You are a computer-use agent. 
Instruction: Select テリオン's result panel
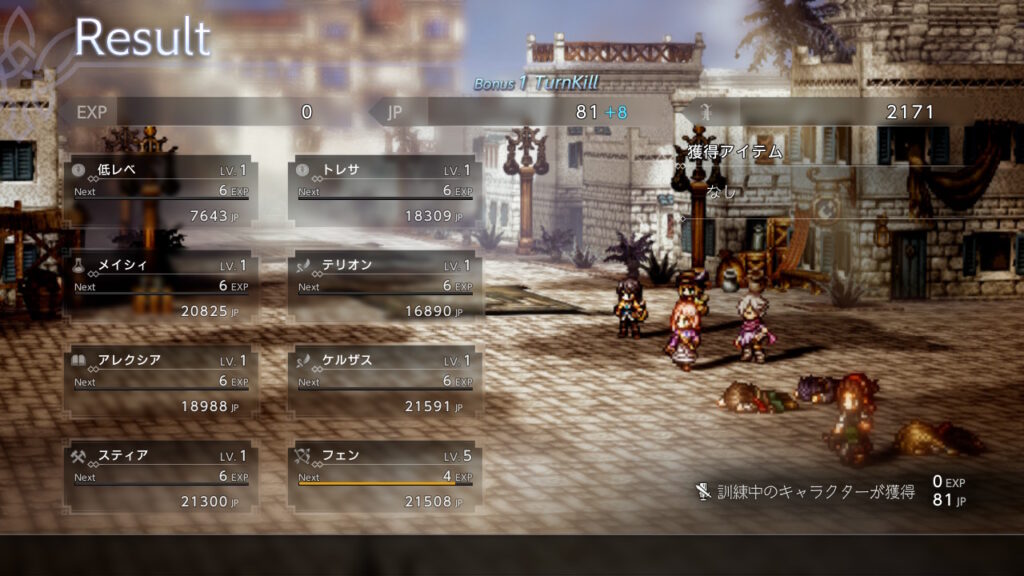[384, 286]
